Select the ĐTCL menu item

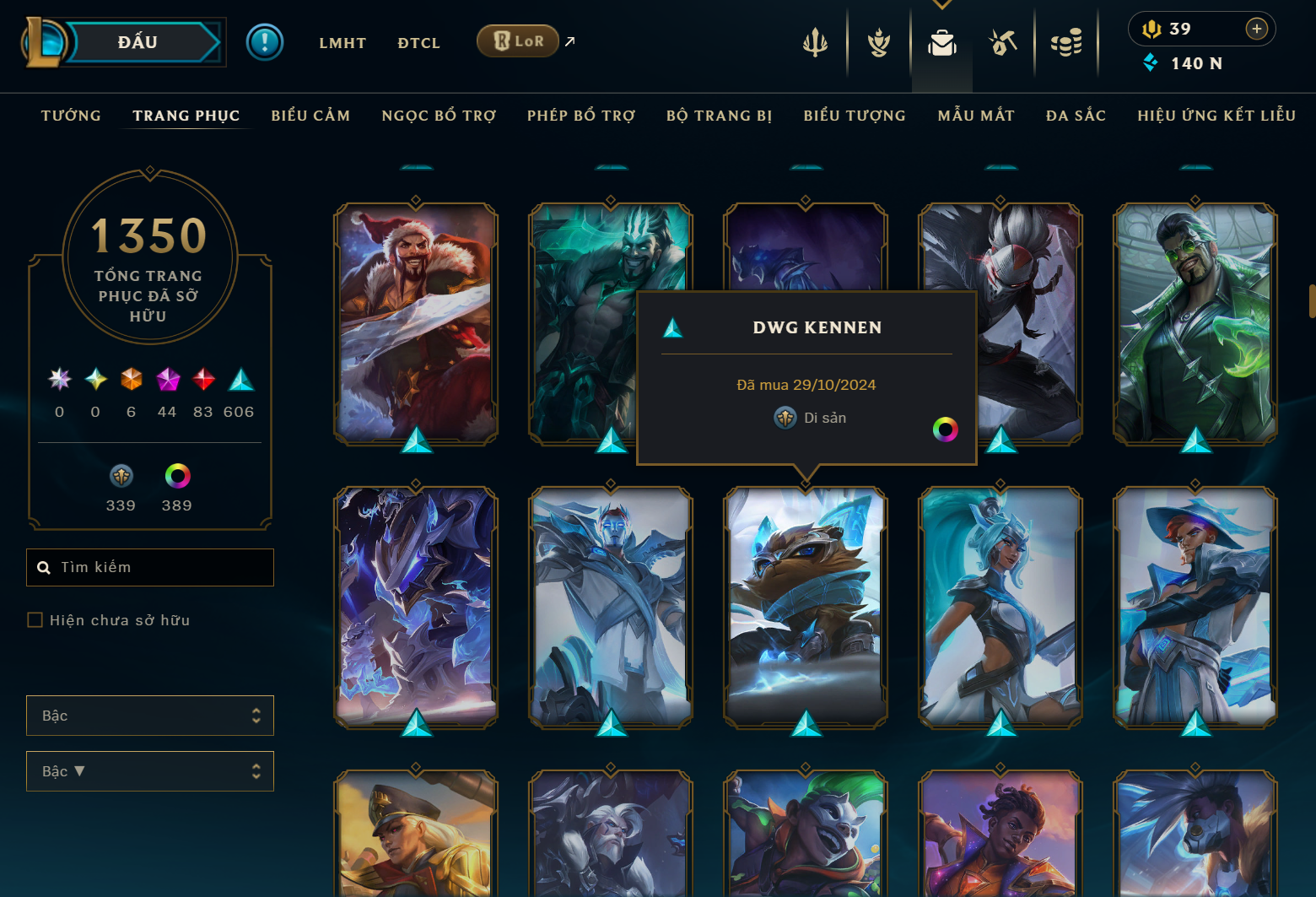pos(418,42)
